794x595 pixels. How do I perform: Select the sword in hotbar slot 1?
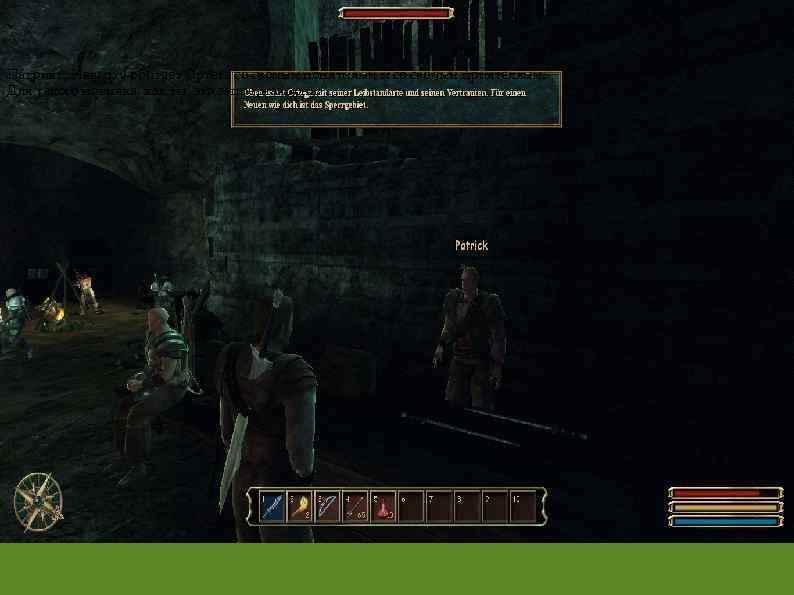pyautogui.click(x=272, y=506)
